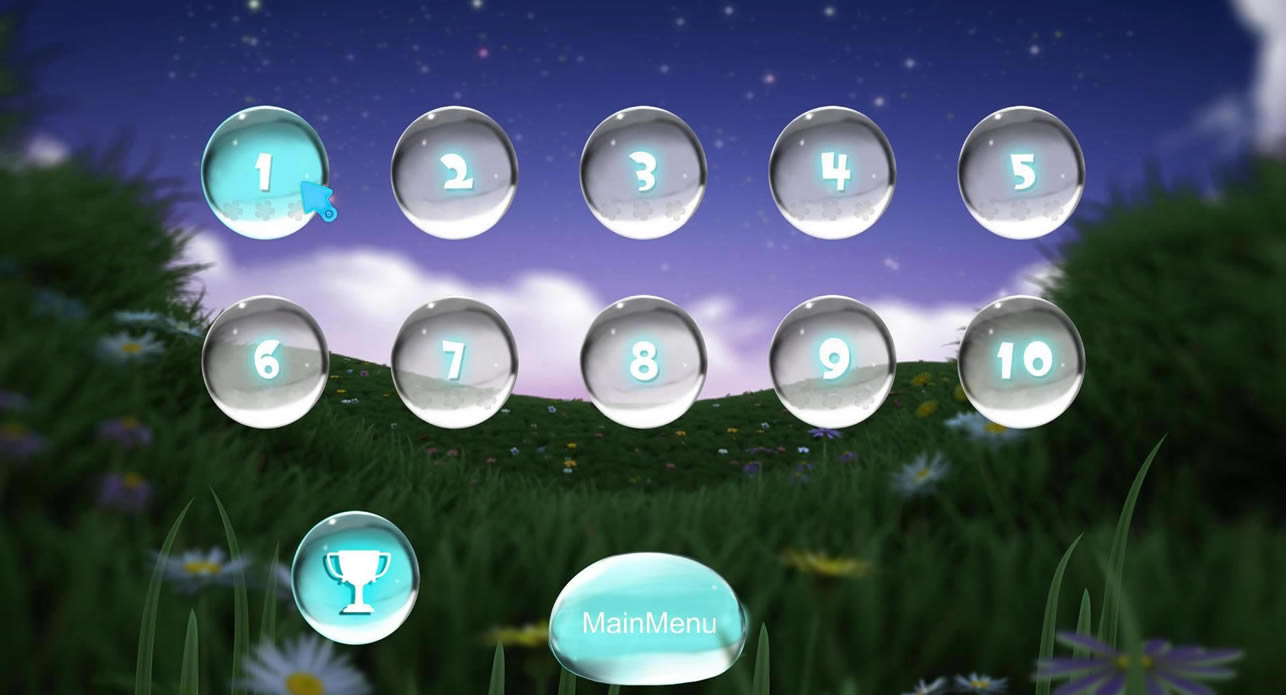Pick level 9
Image resolution: width=1286 pixels, height=695 pixels.
[832, 361]
